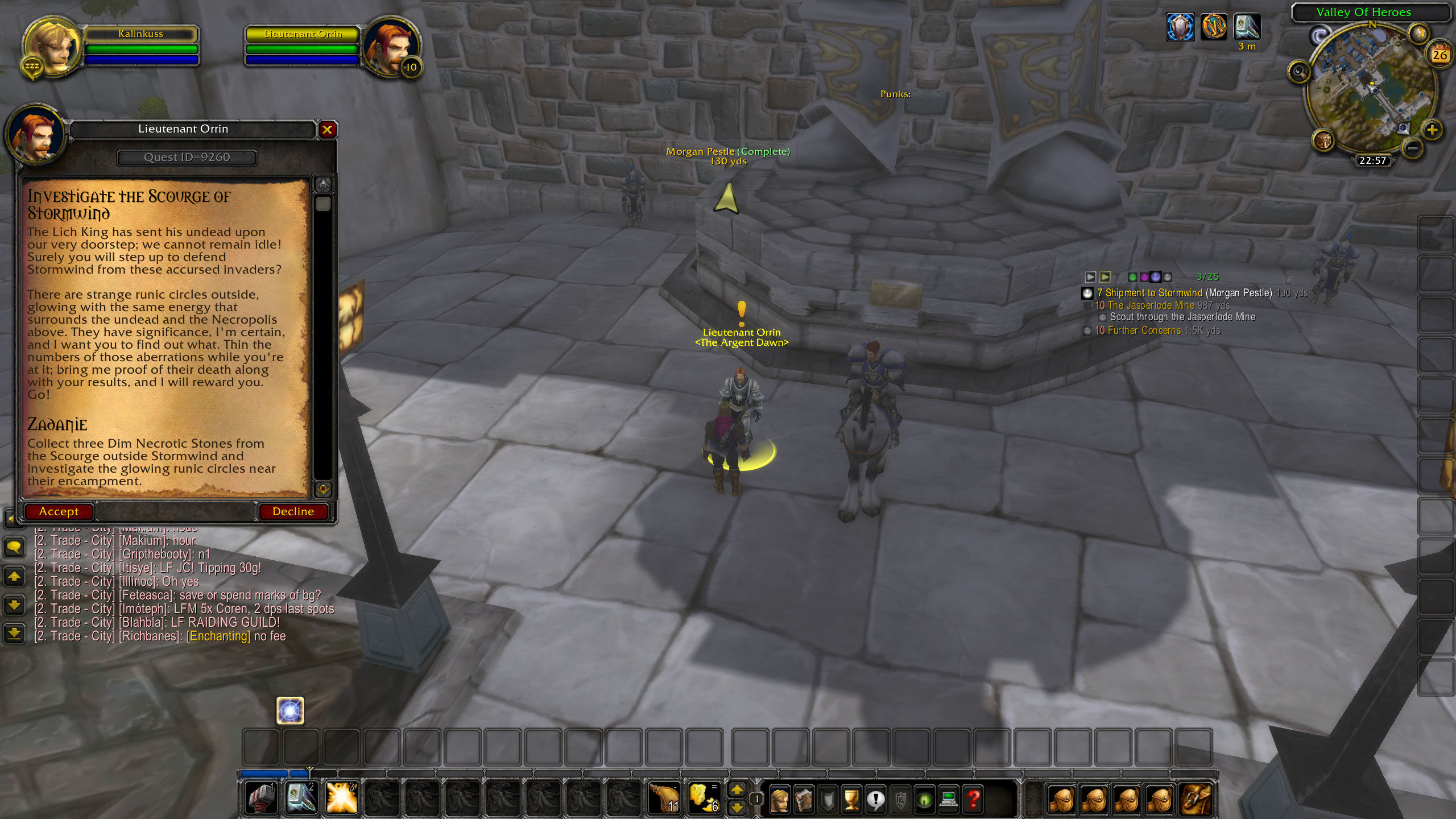Expand The Jasperlode Mine quest entry
This screenshot has height=819, width=1456.
1087,306
